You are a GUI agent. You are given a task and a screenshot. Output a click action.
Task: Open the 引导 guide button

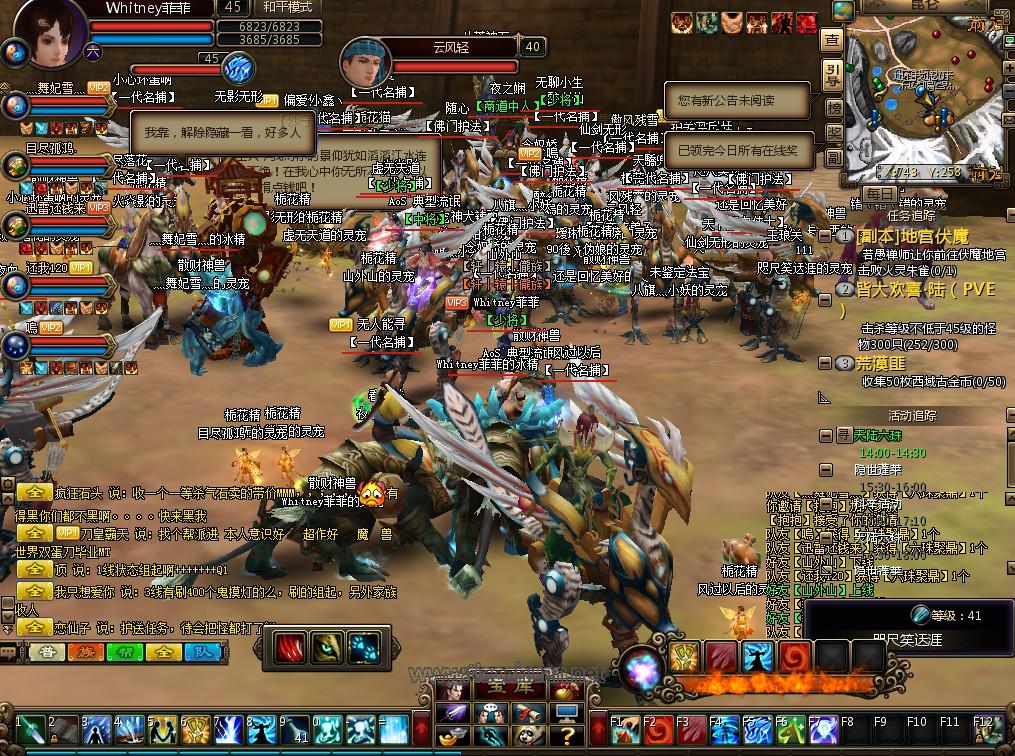832,74
